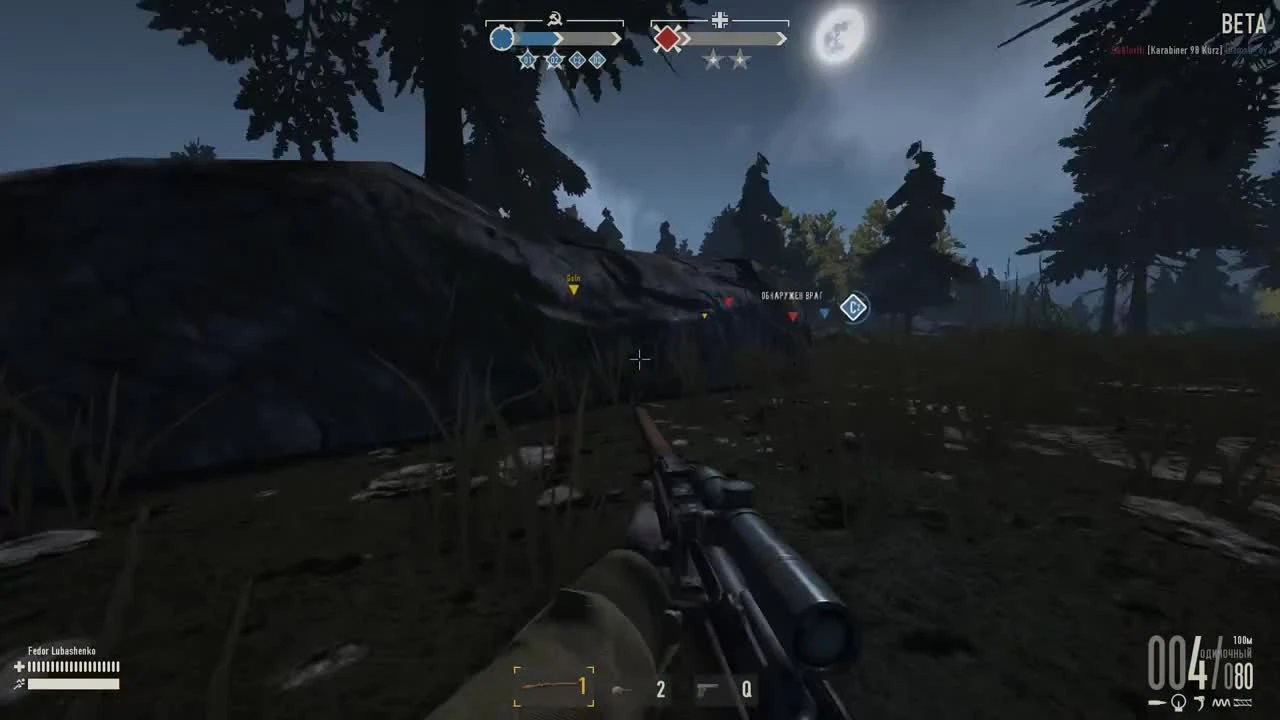Image resolution: width=1280 pixels, height=720 pixels.
Task: Open the yellow Spawn marker arrow
Action: pos(573,290)
